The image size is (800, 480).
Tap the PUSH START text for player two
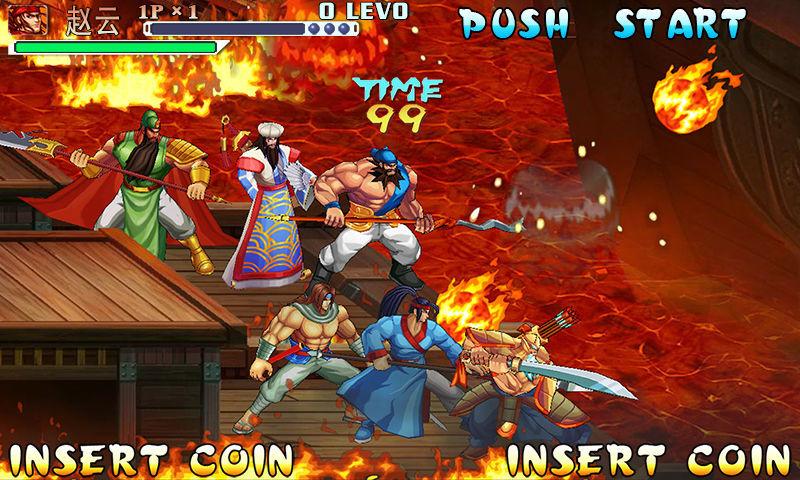603,22
